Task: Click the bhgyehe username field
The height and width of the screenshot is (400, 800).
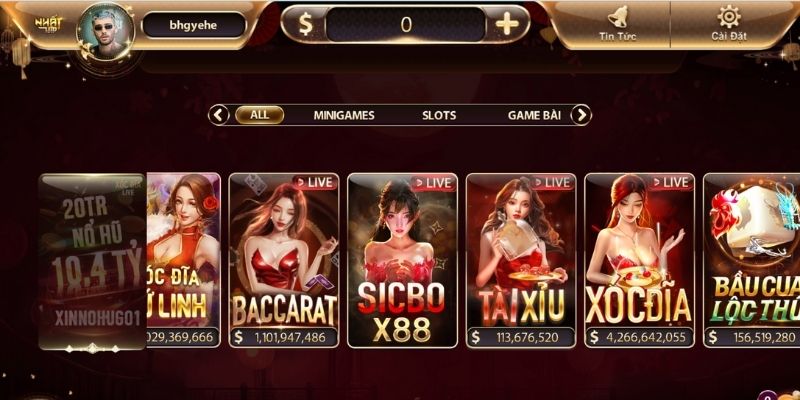Action: 193,25
